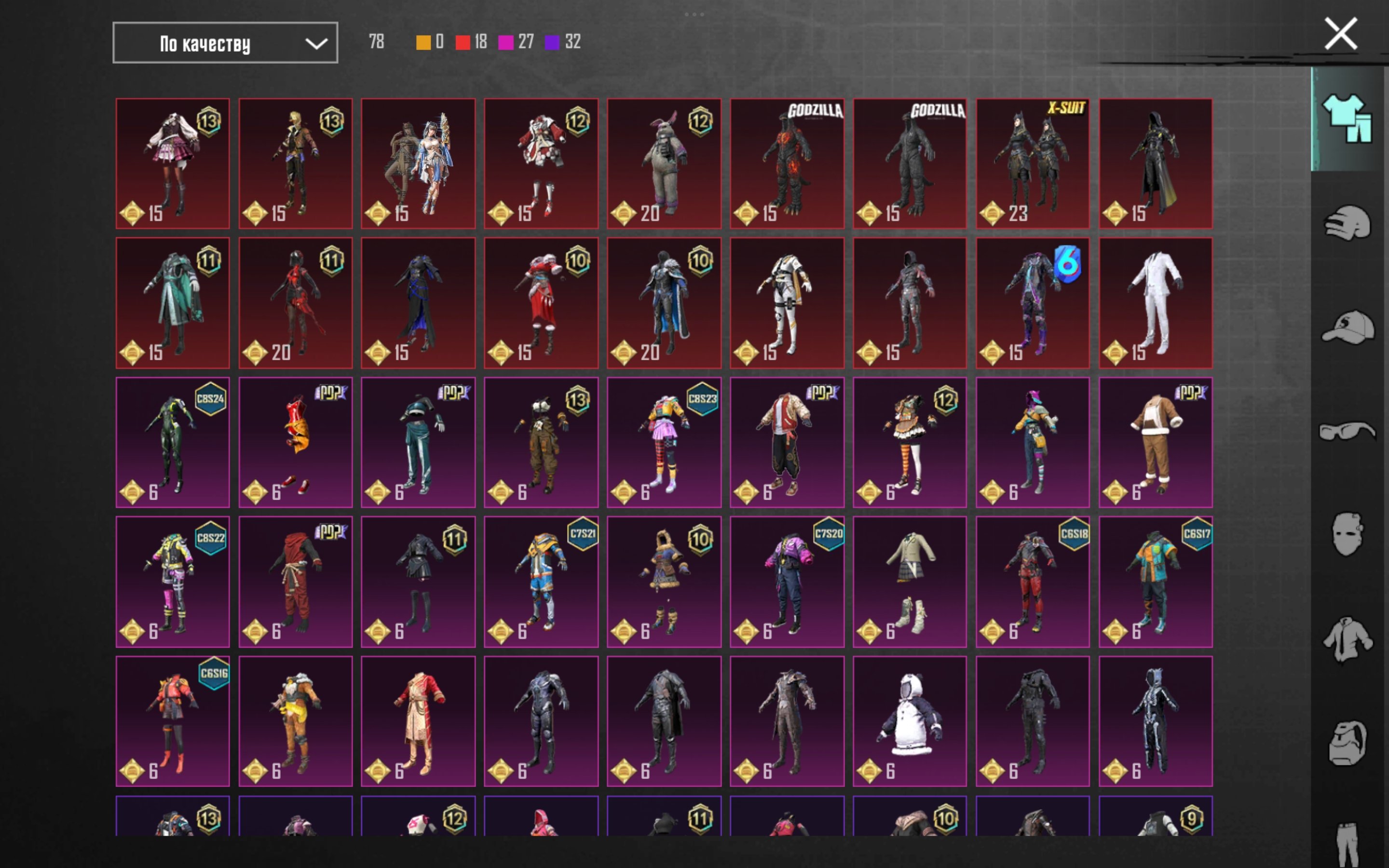Choose the white suit outfit
This screenshot has width=1389, height=868.
pyautogui.click(x=1156, y=302)
